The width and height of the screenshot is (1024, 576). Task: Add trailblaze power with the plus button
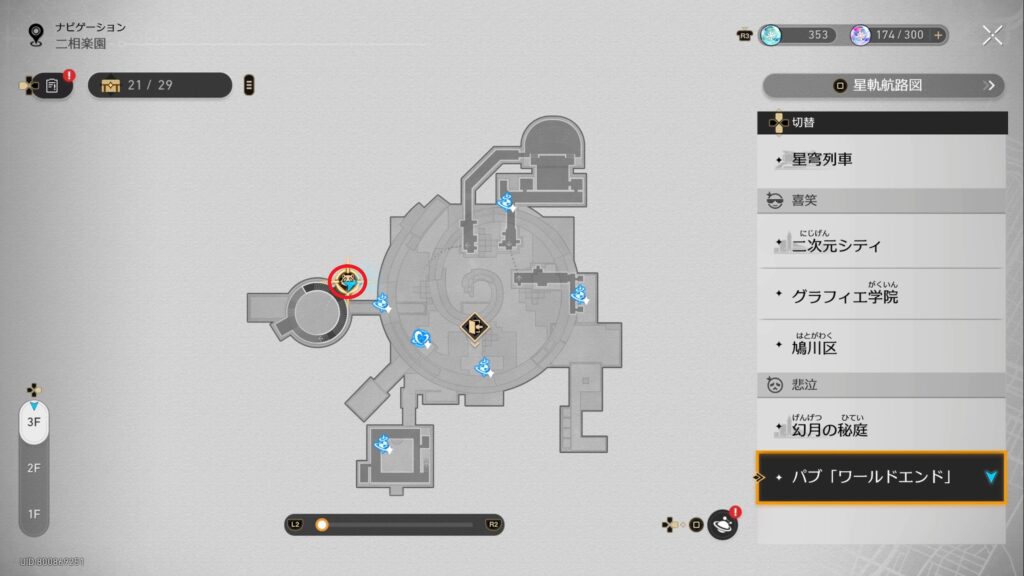point(938,35)
